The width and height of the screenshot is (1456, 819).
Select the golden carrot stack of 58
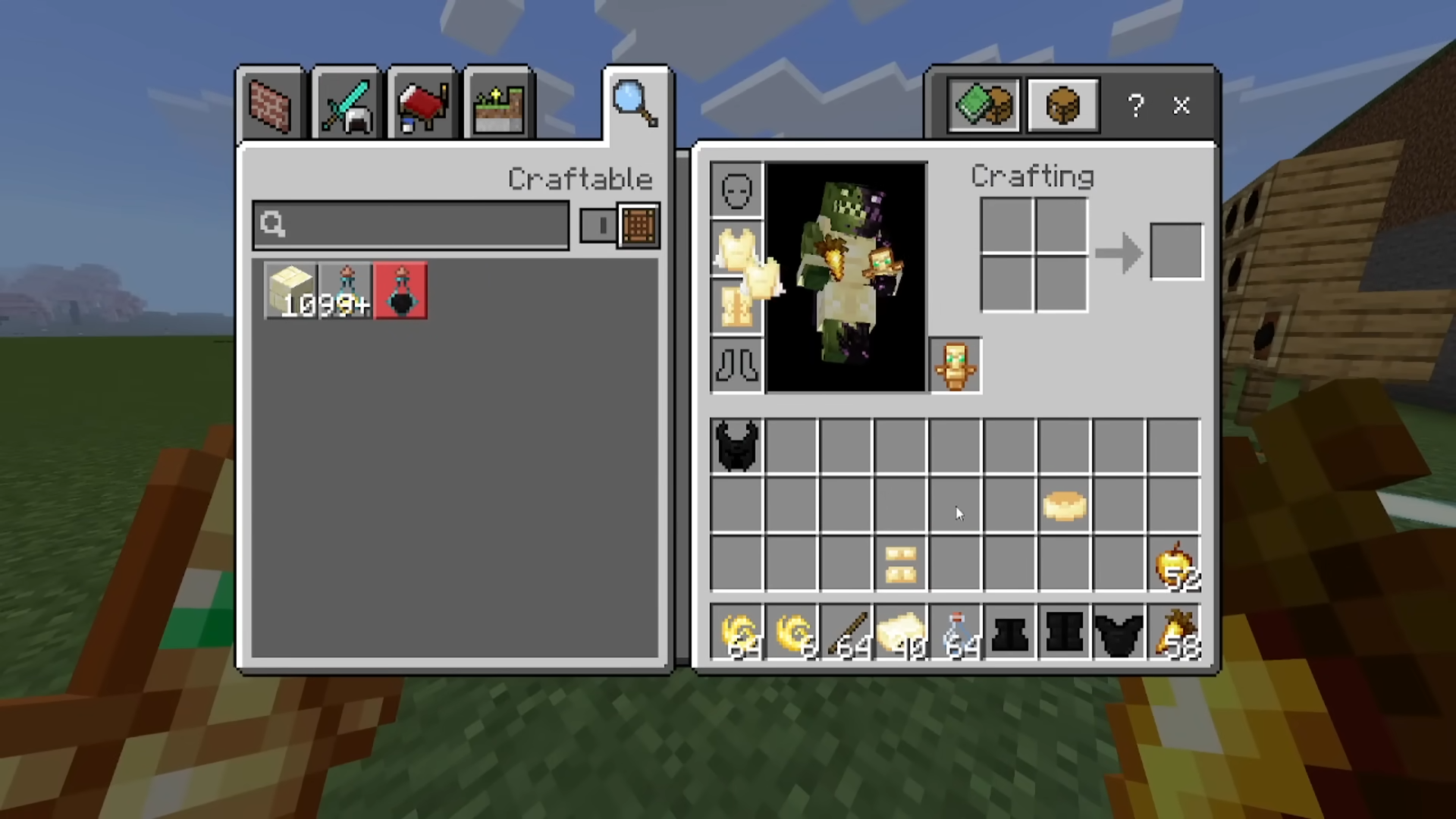click(1174, 632)
